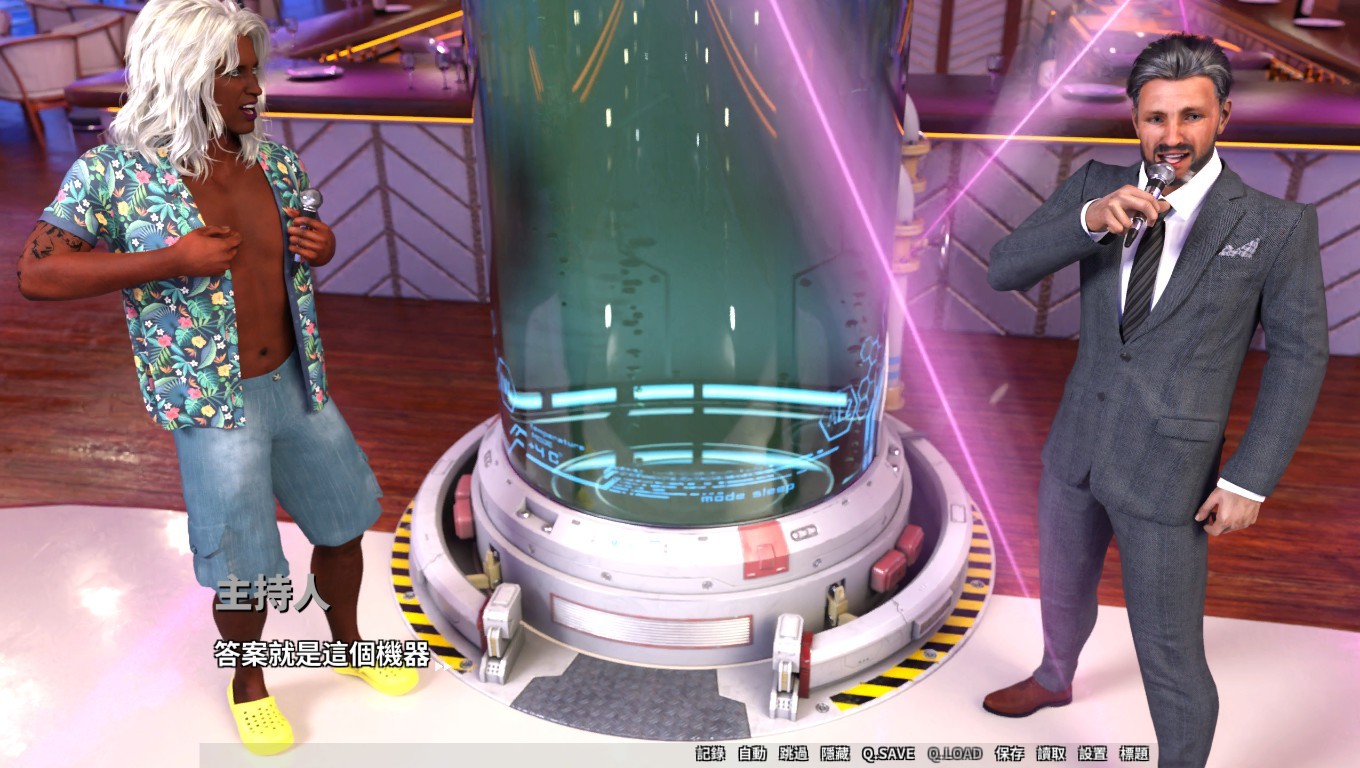Open the 設置 settings screen
Screen dimensions: 1360x768
point(1093,754)
